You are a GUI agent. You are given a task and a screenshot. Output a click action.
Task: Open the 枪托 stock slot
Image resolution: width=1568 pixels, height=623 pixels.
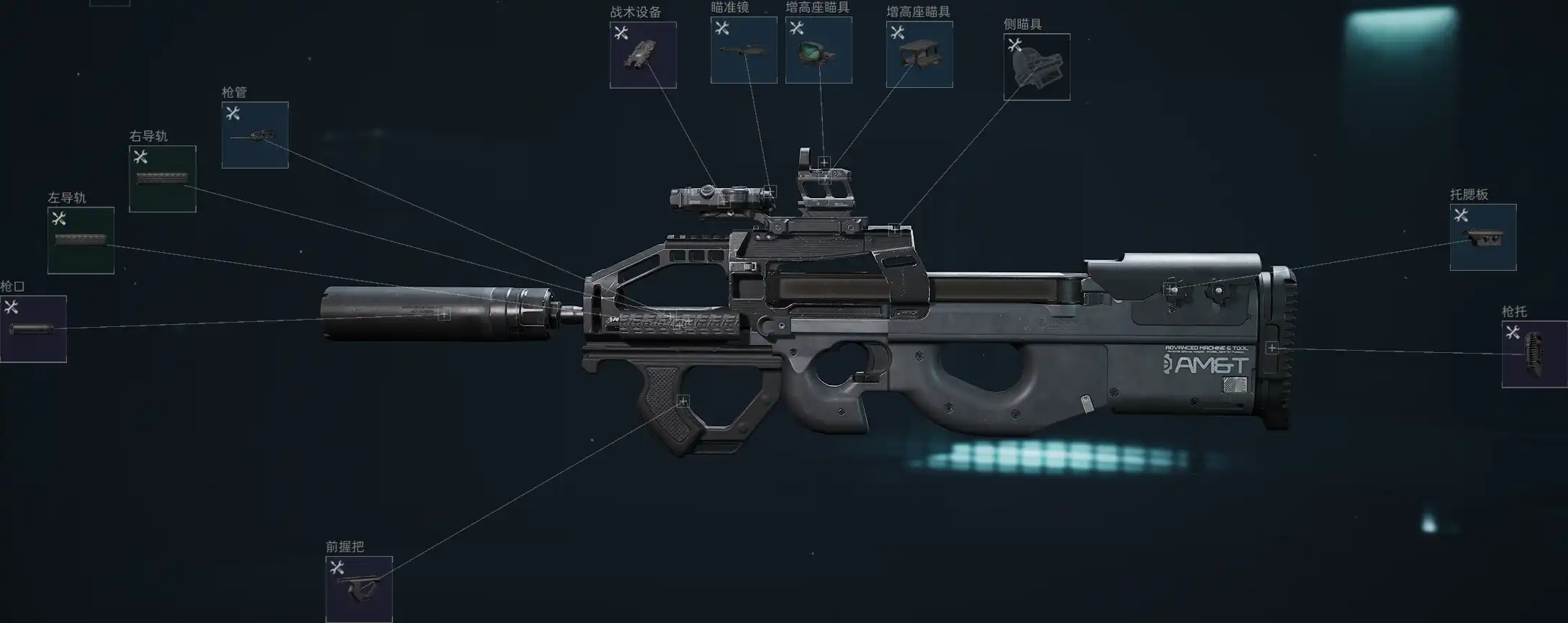[x=1533, y=354]
